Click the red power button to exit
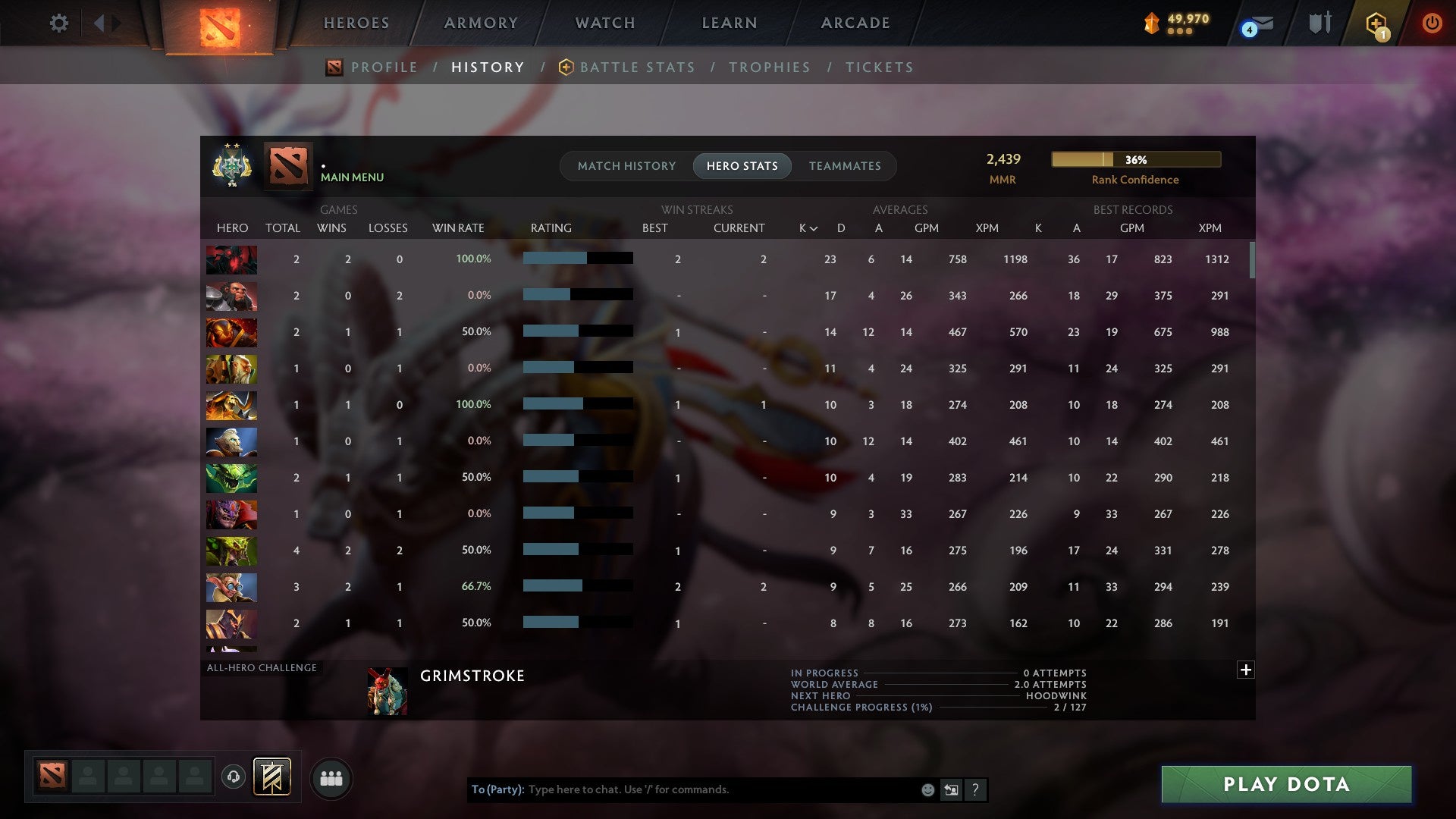 pyautogui.click(x=1432, y=23)
